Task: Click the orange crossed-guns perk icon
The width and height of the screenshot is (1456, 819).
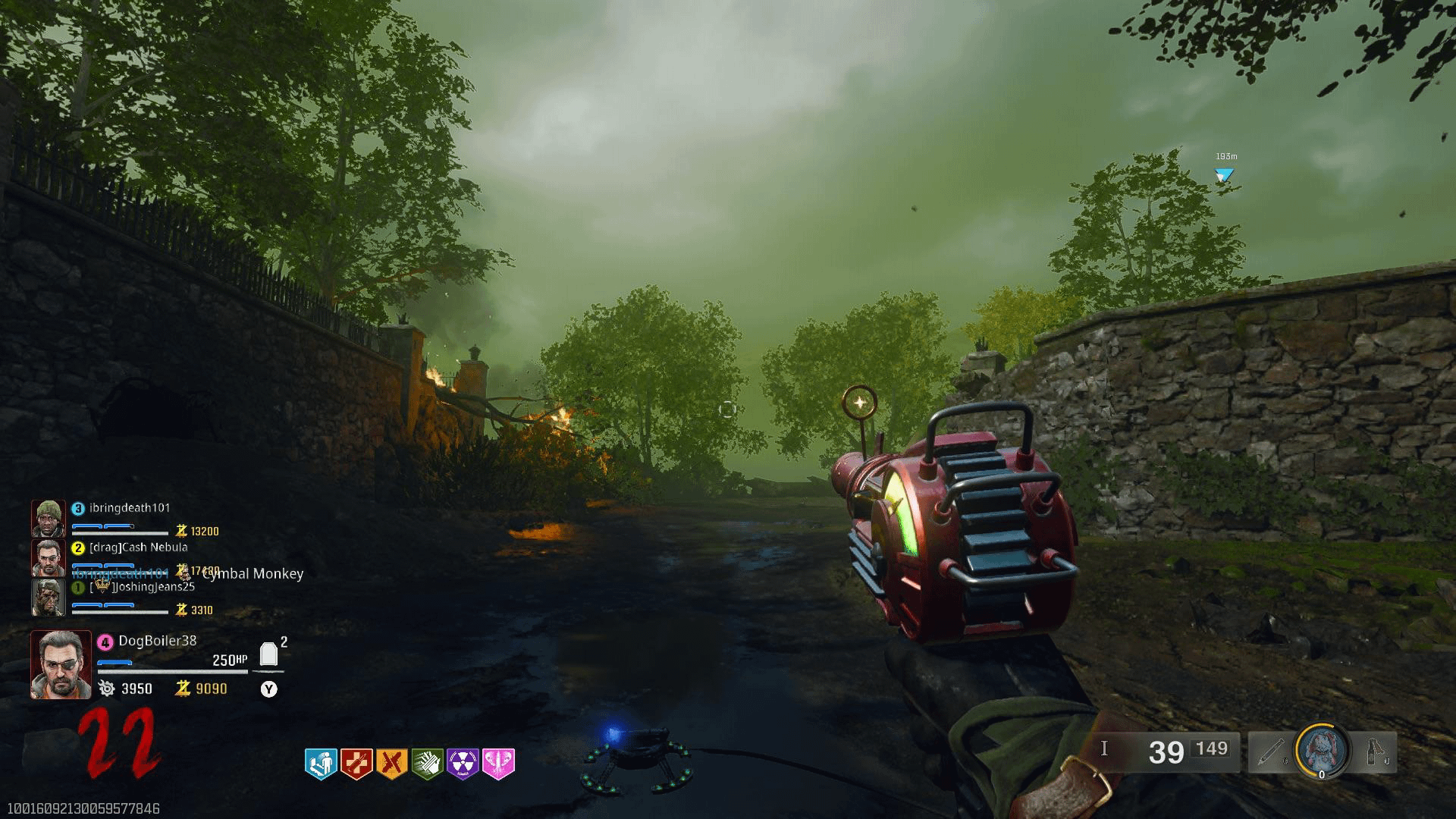Action: point(391,764)
